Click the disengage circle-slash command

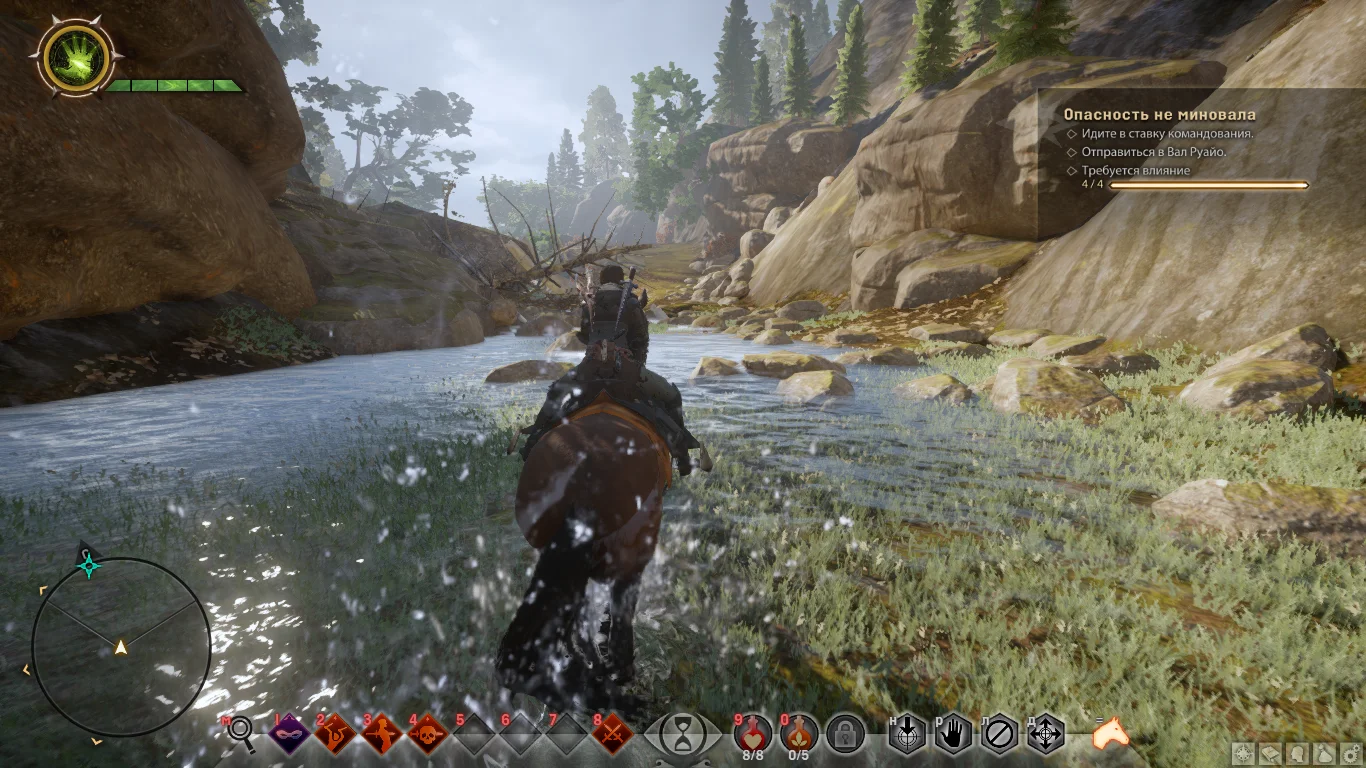(999, 734)
